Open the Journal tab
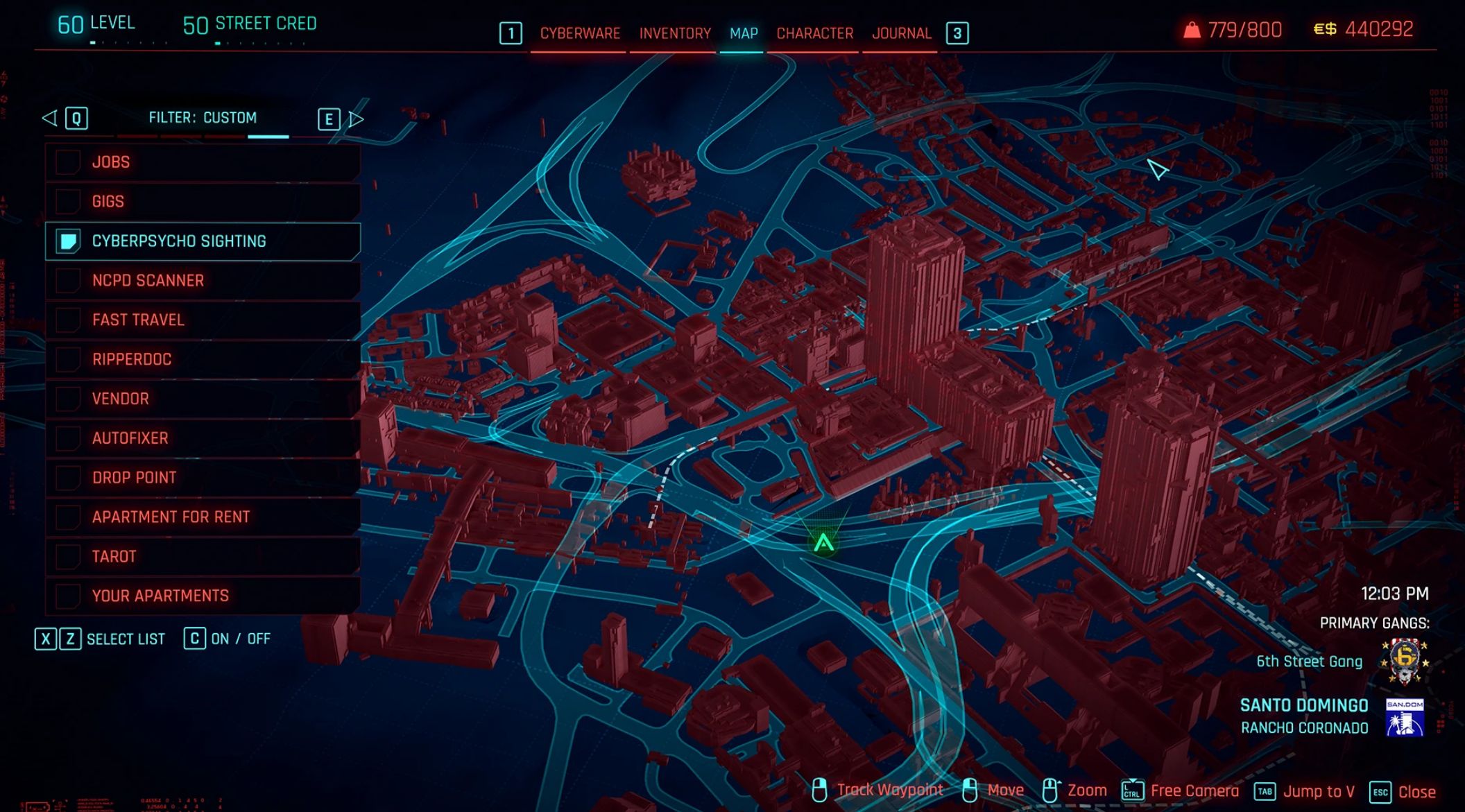Image resolution: width=1465 pixels, height=812 pixels. click(902, 33)
